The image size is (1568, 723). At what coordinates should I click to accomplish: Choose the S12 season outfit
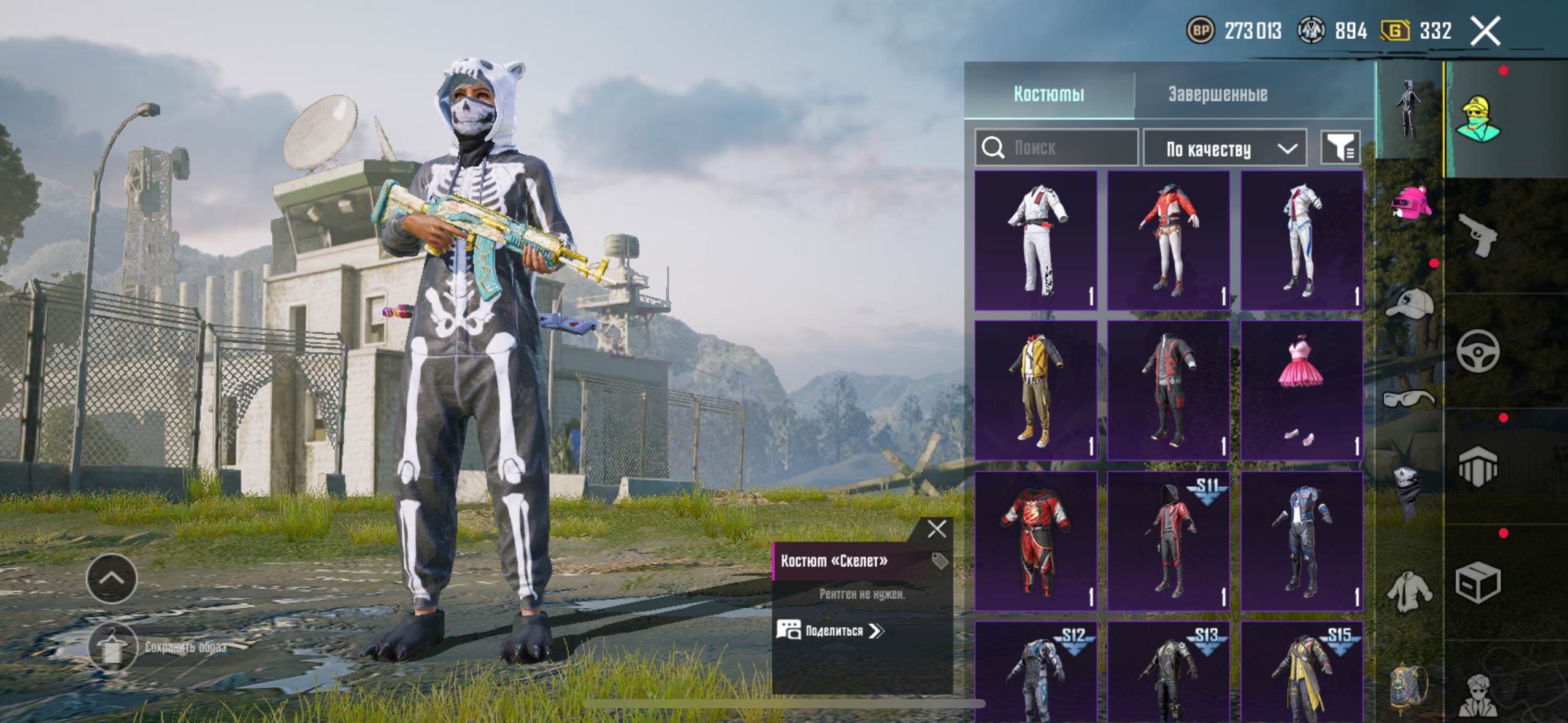tap(1036, 671)
